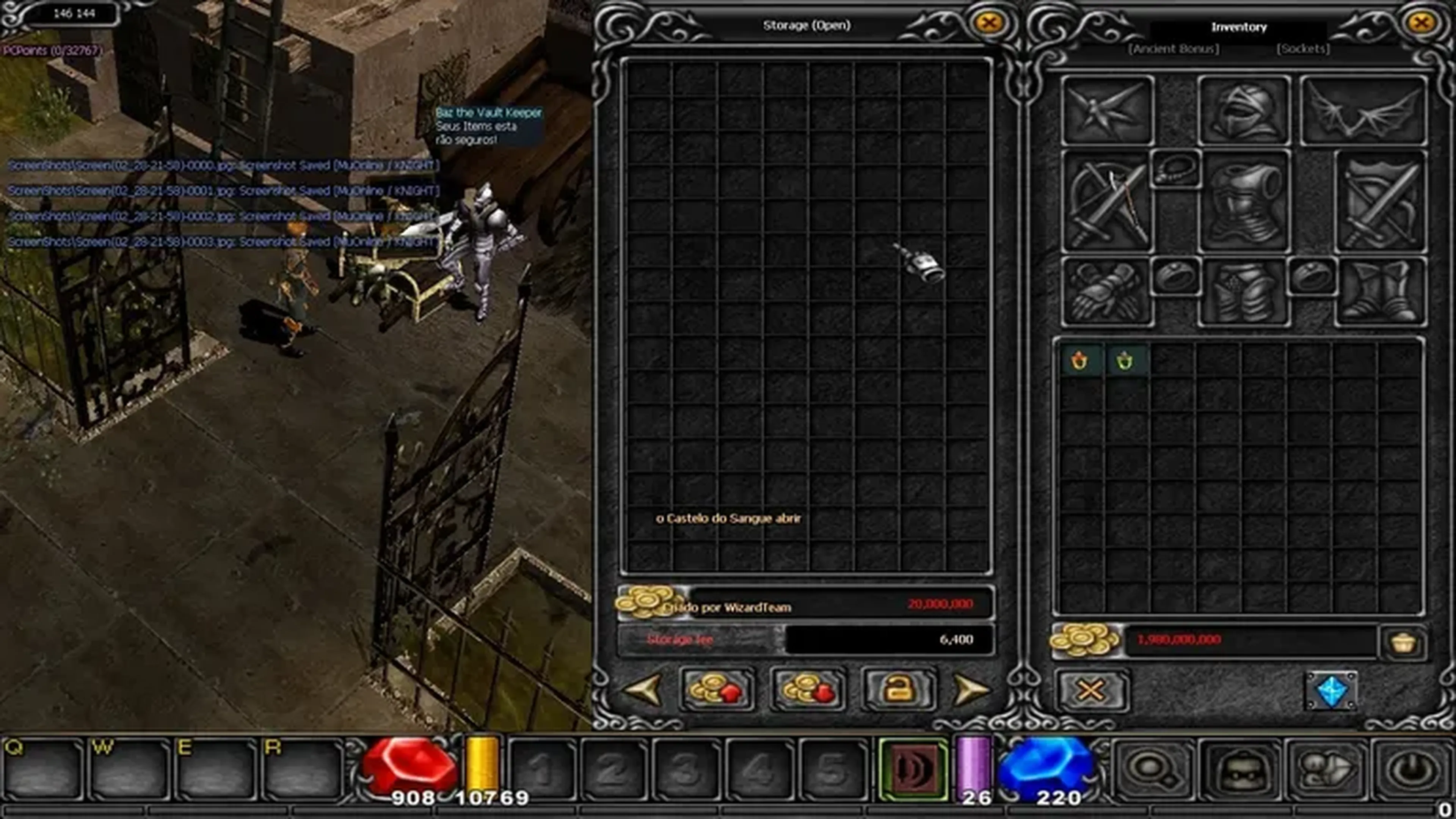1456x819 pixels.
Task: Open the Sockets tab
Action: click(1303, 49)
